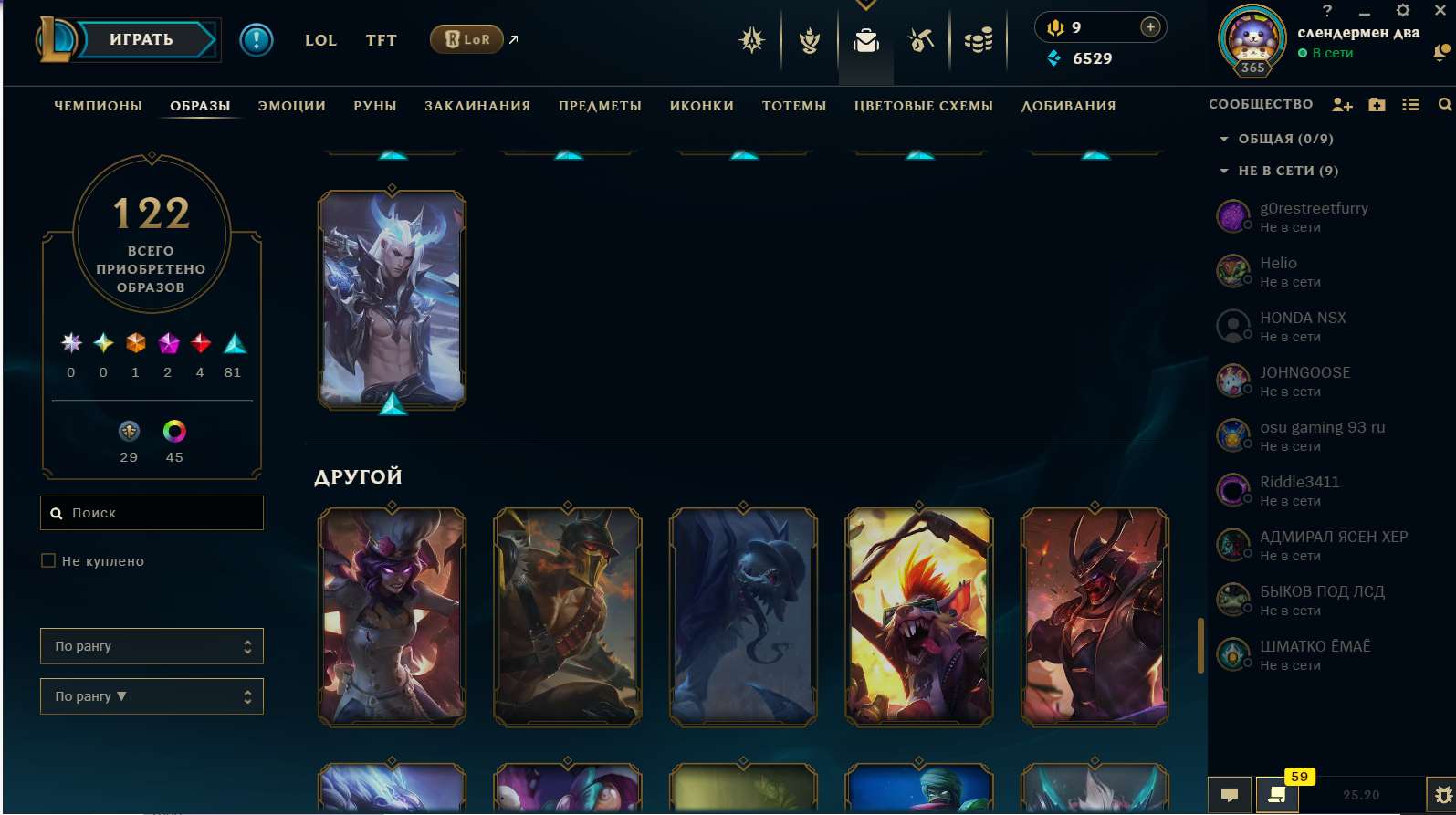Click the exclamation mark notification icon near LOL
1456x815 pixels.
[257, 39]
